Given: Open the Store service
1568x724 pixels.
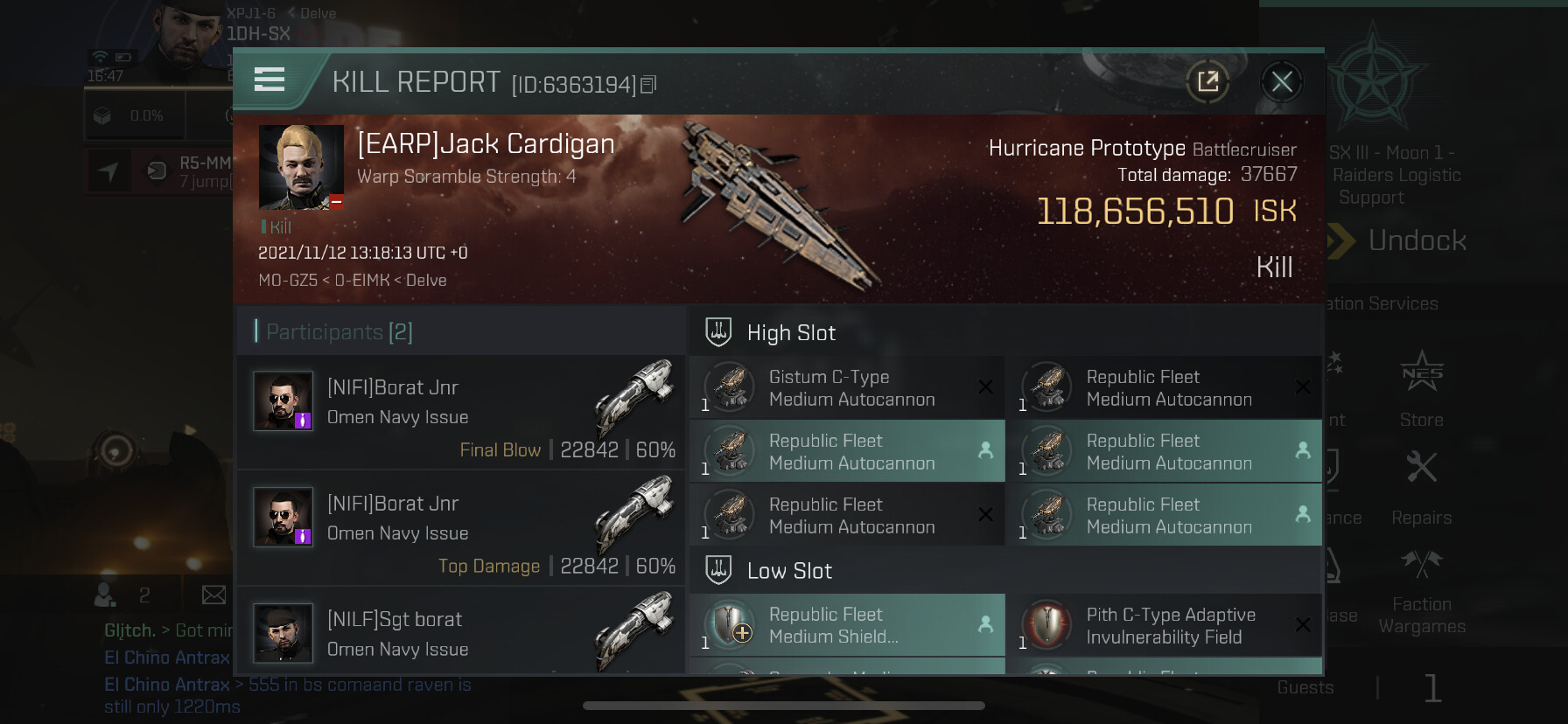Looking at the screenshot, I should click(x=1421, y=388).
